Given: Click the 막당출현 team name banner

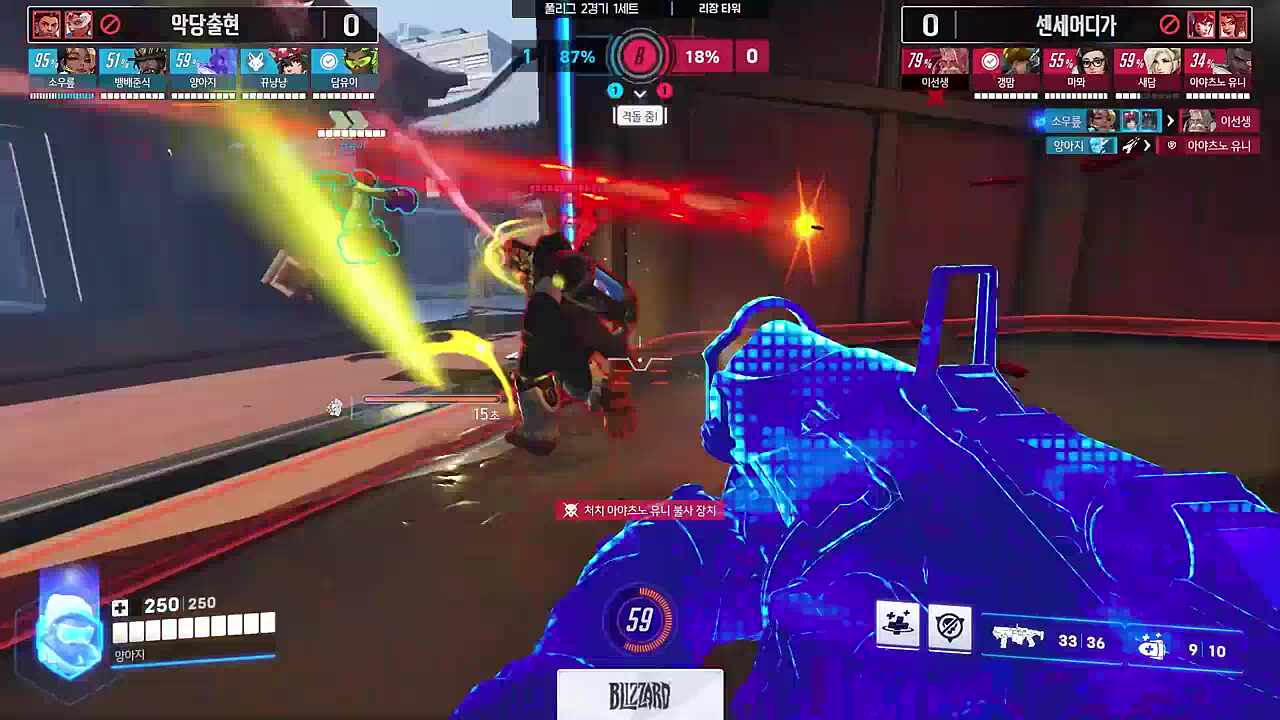Looking at the screenshot, I should tap(203, 24).
